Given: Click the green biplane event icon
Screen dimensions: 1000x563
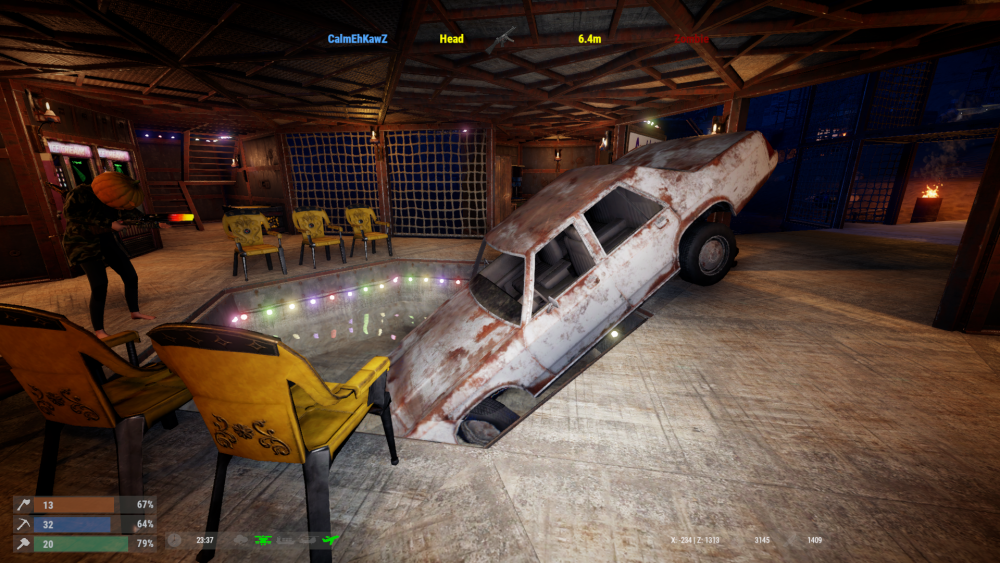Looking at the screenshot, I should point(264,540).
